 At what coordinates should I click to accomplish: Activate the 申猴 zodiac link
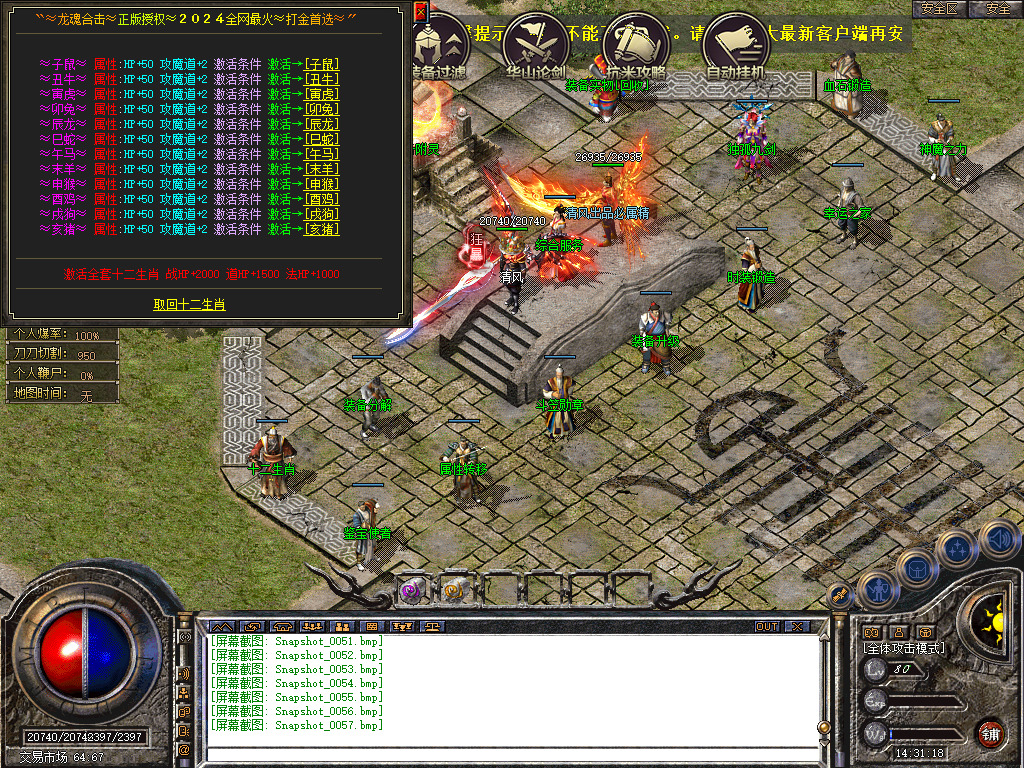pyautogui.click(x=321, y=184)
